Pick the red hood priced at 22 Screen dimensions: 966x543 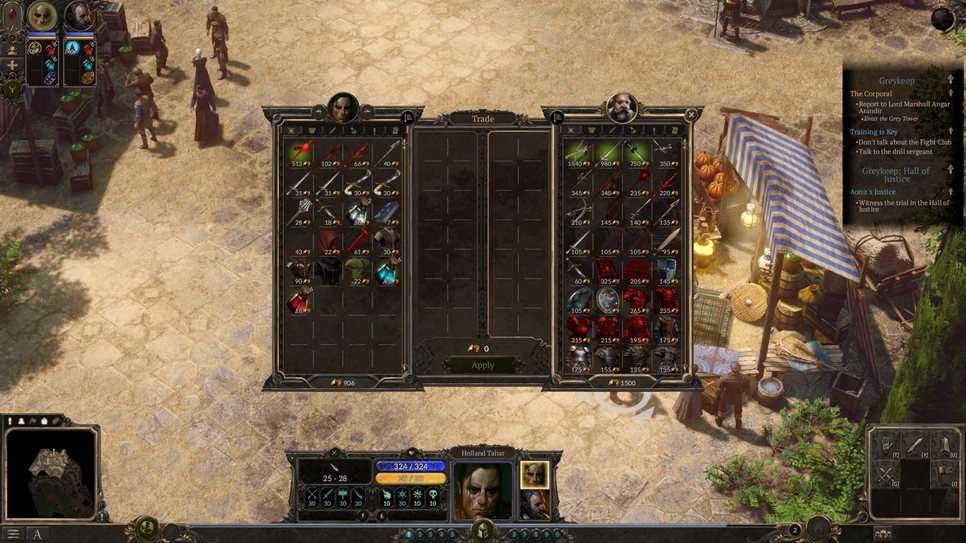click(328, 241)
